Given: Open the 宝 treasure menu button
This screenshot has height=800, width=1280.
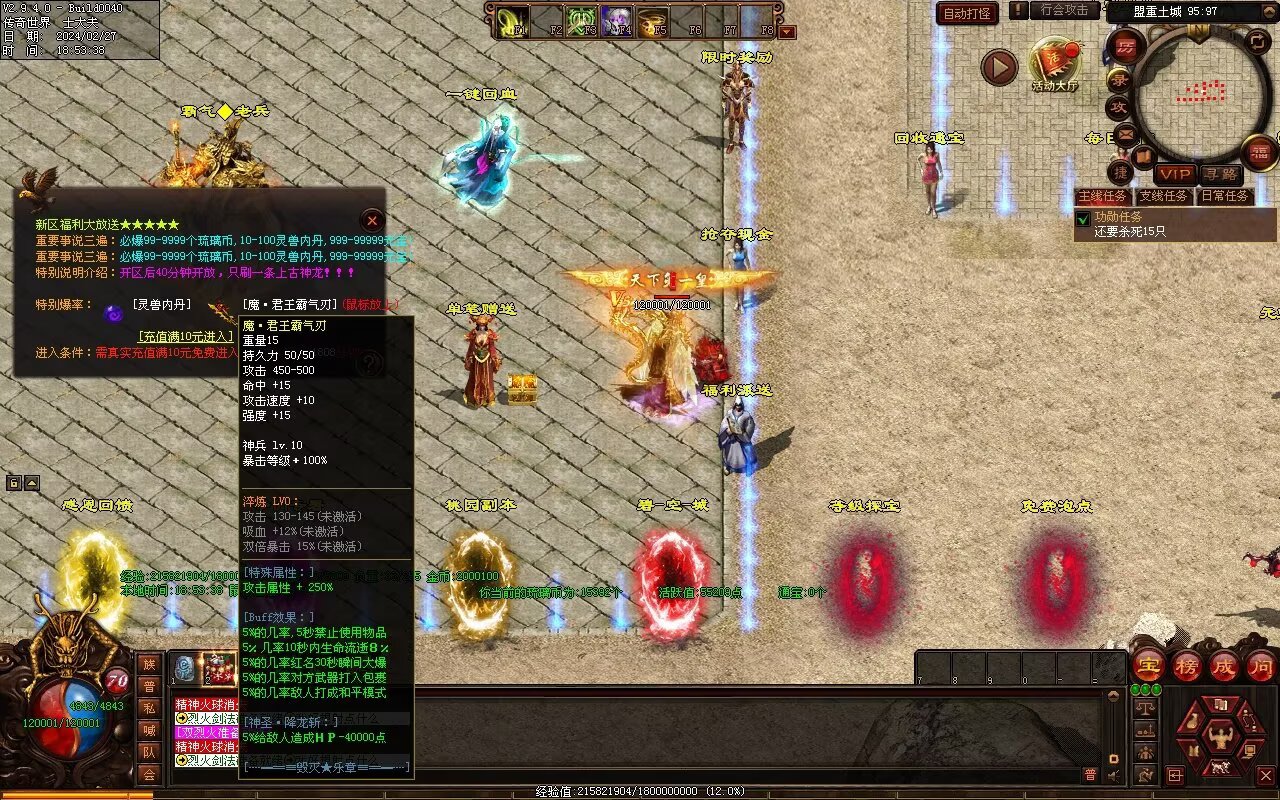Looking at the screenshot, I should tap(1148, 665).
